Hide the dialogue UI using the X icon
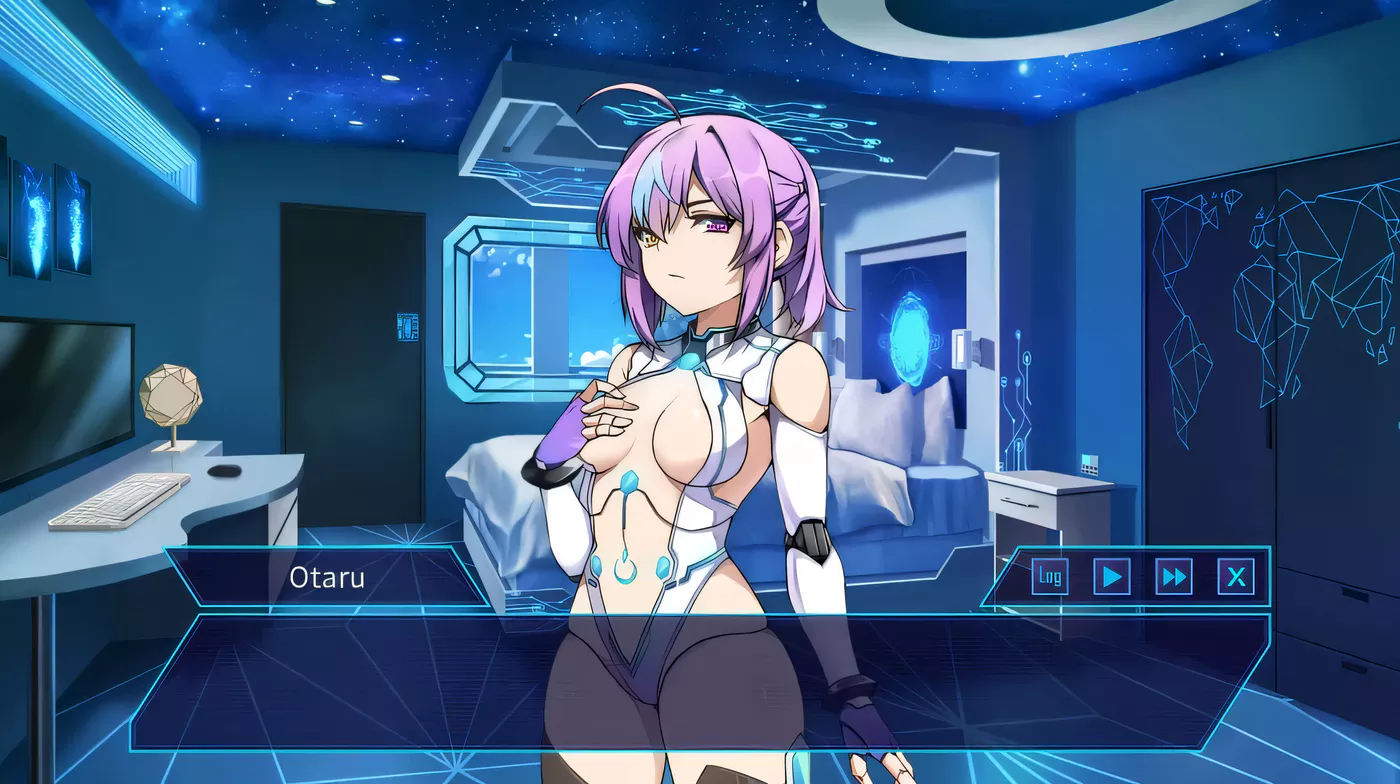The image size is (1400, 784). coord(1234,576)
